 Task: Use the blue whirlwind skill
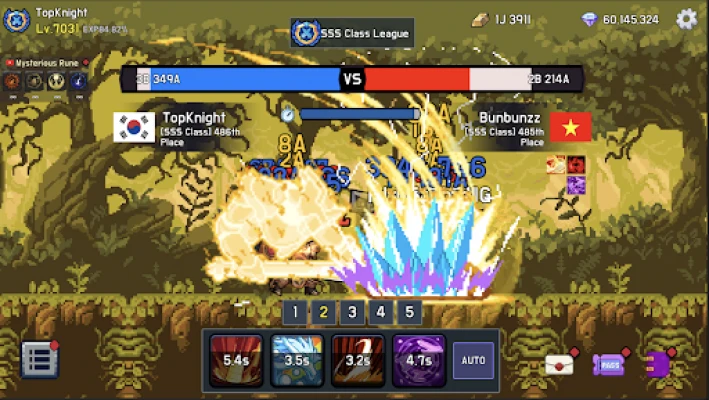coord(297,360)
